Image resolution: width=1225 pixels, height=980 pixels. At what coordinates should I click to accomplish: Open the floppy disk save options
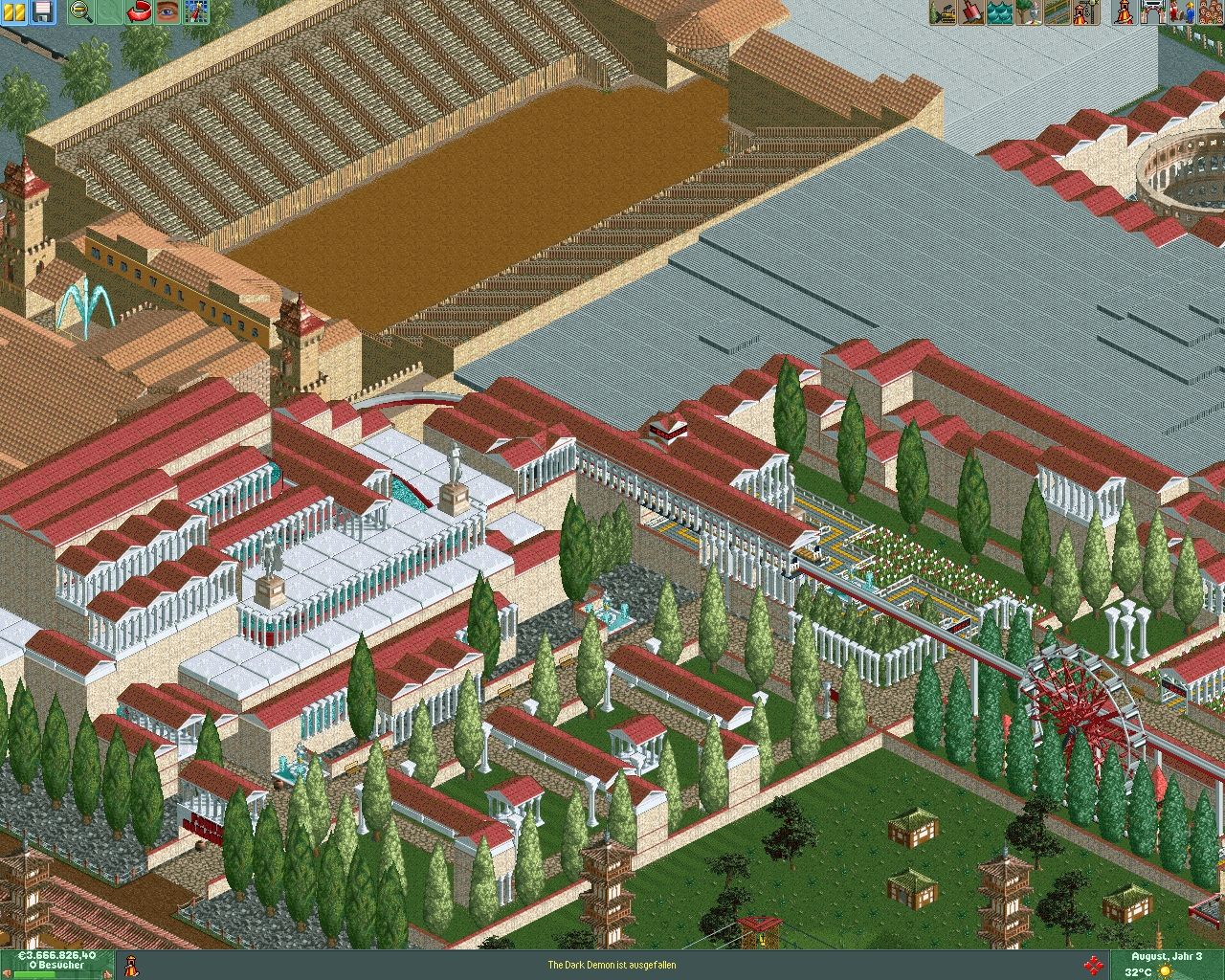42,11
